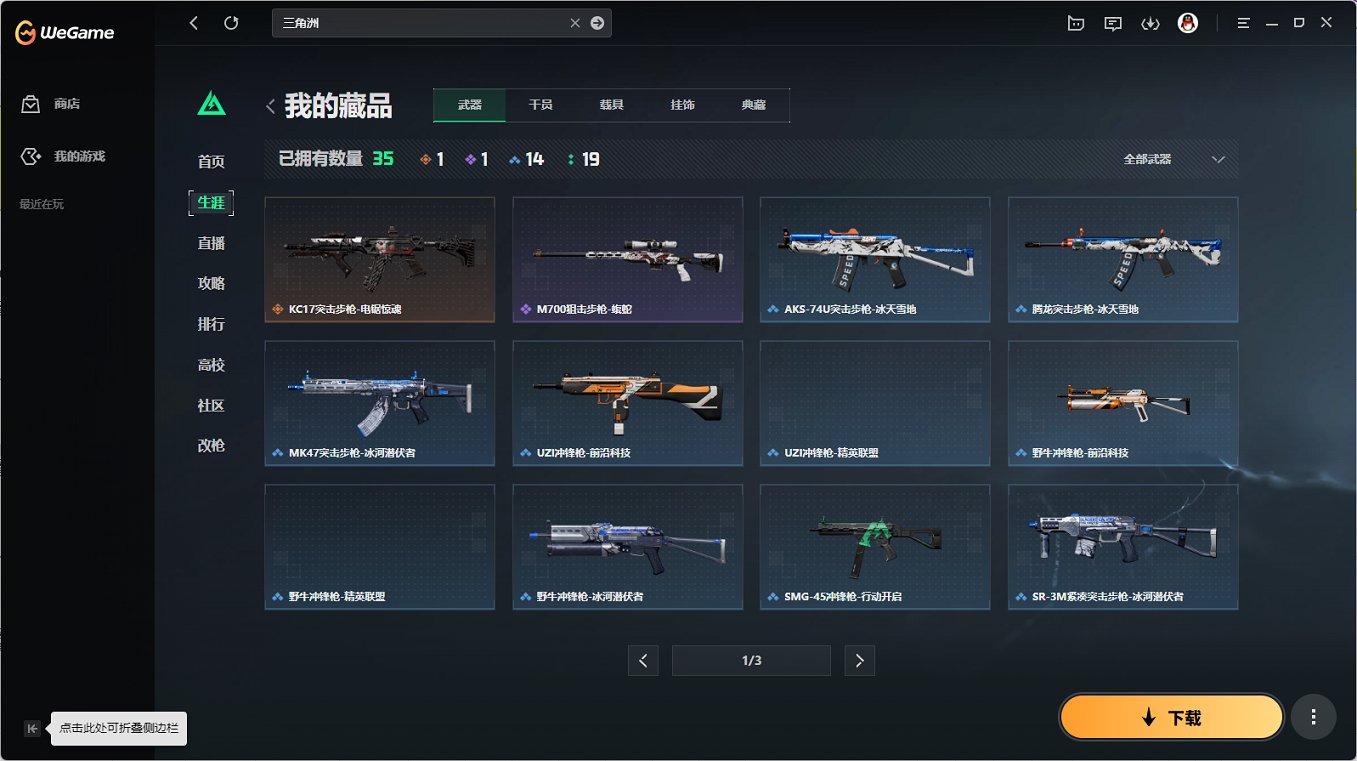This screenshot has width=1357, height=761.
Task: Open the download manager icon in title bar
Action: click(1150, 22)
